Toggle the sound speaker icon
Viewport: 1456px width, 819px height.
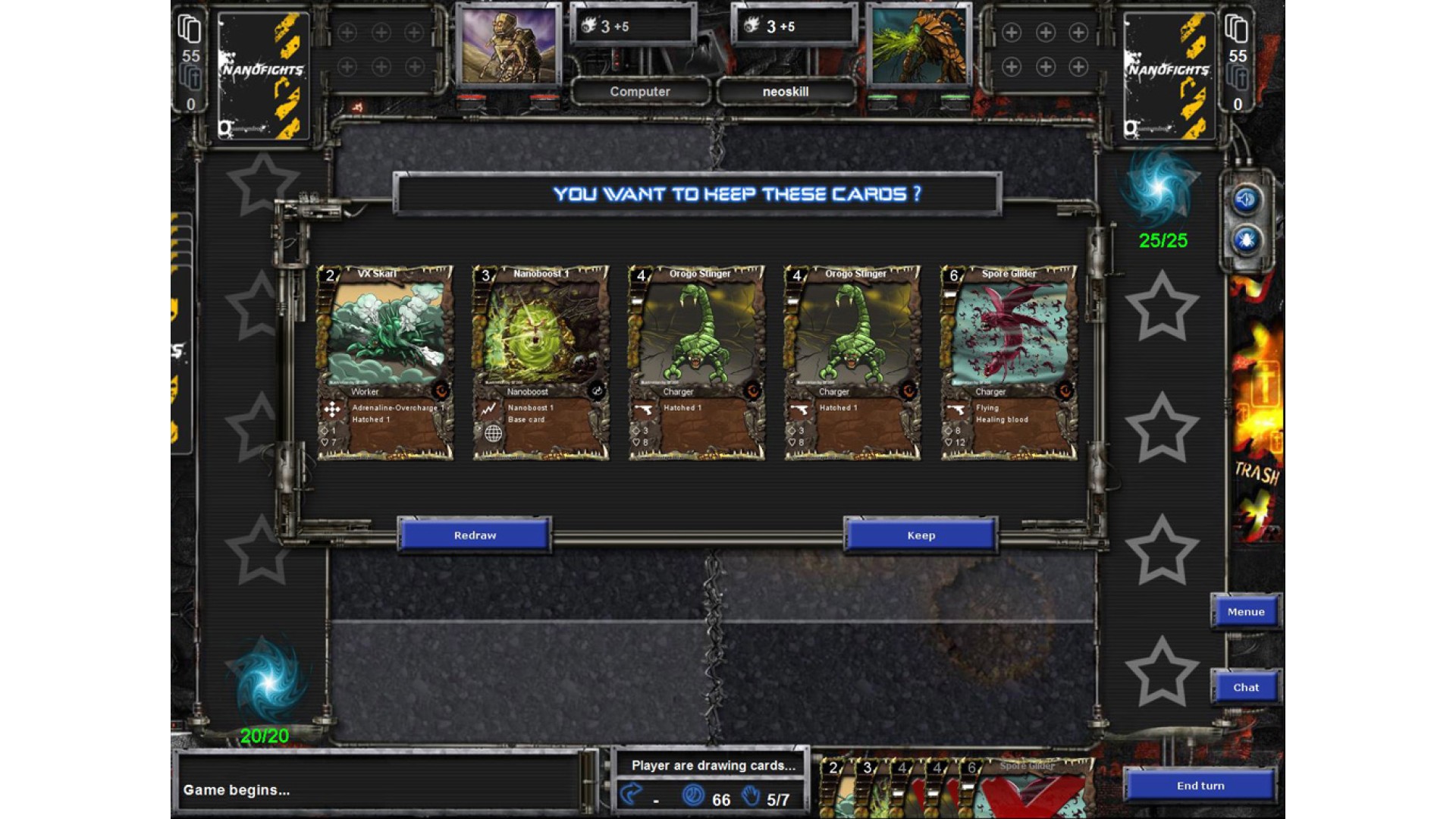coord(1245,200)
